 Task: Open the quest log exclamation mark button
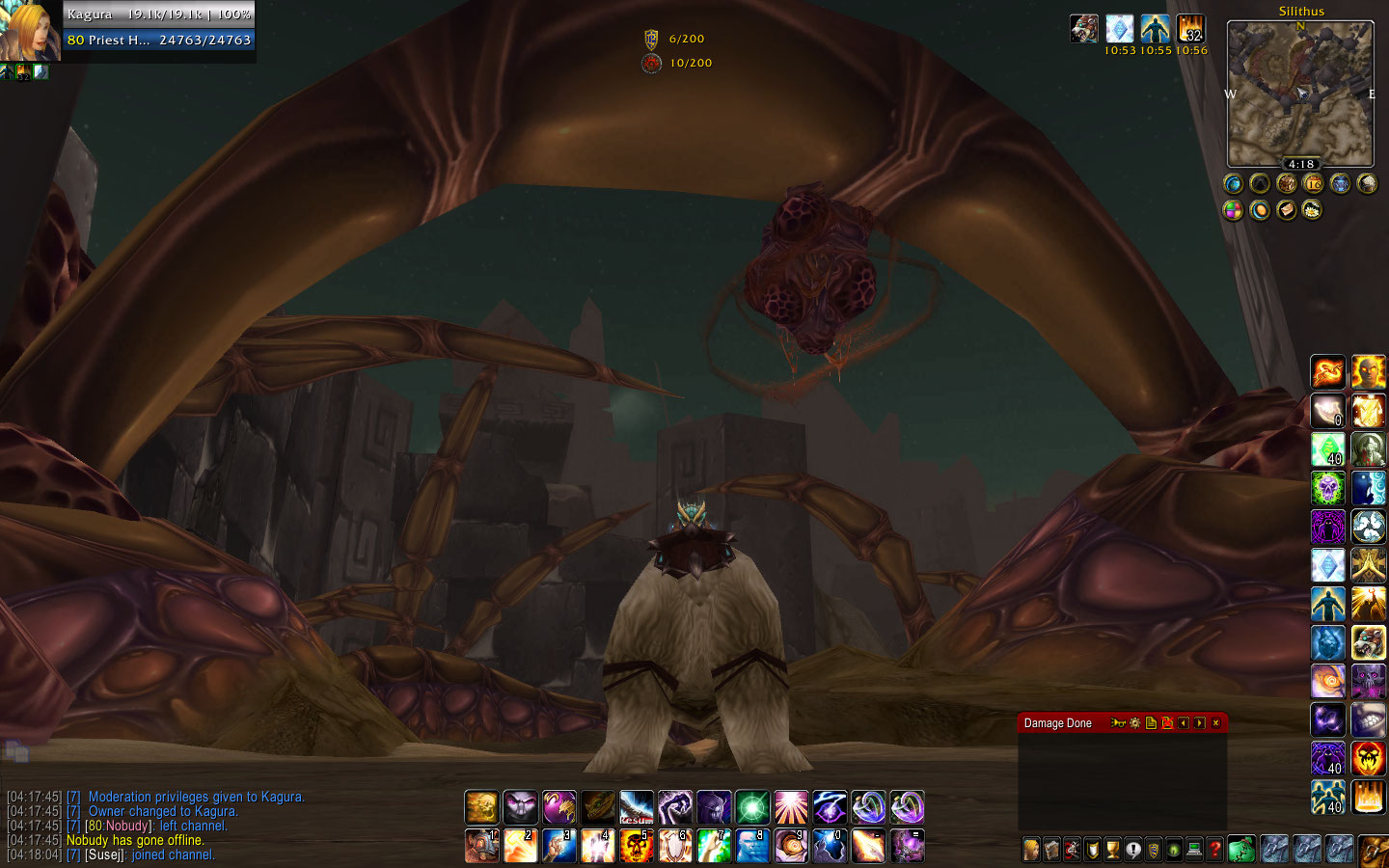1133,850
